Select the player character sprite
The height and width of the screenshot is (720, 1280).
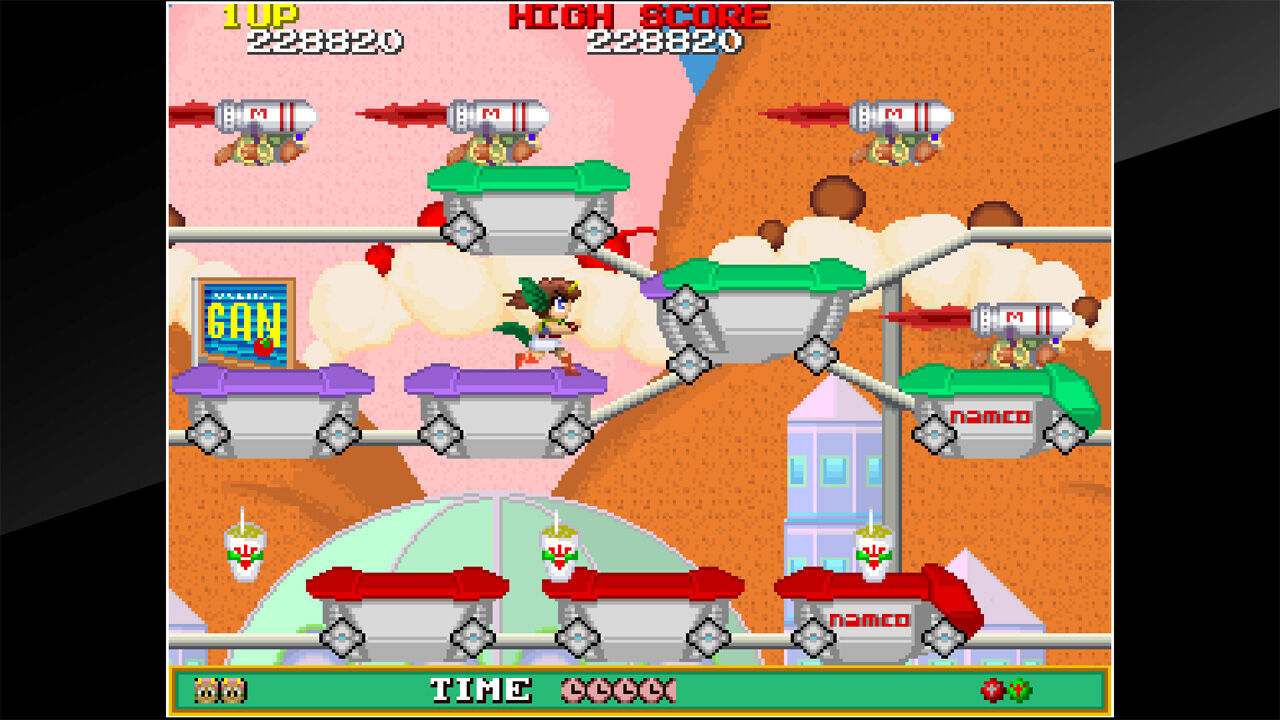click(x=545, y=315)
